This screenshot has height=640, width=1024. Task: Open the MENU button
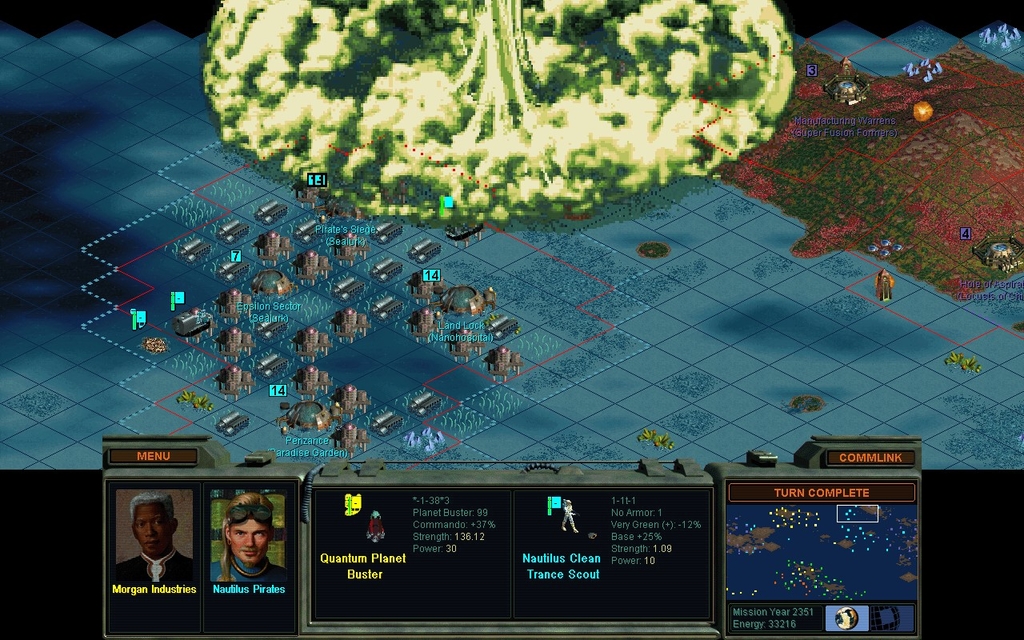pos(153,457)
